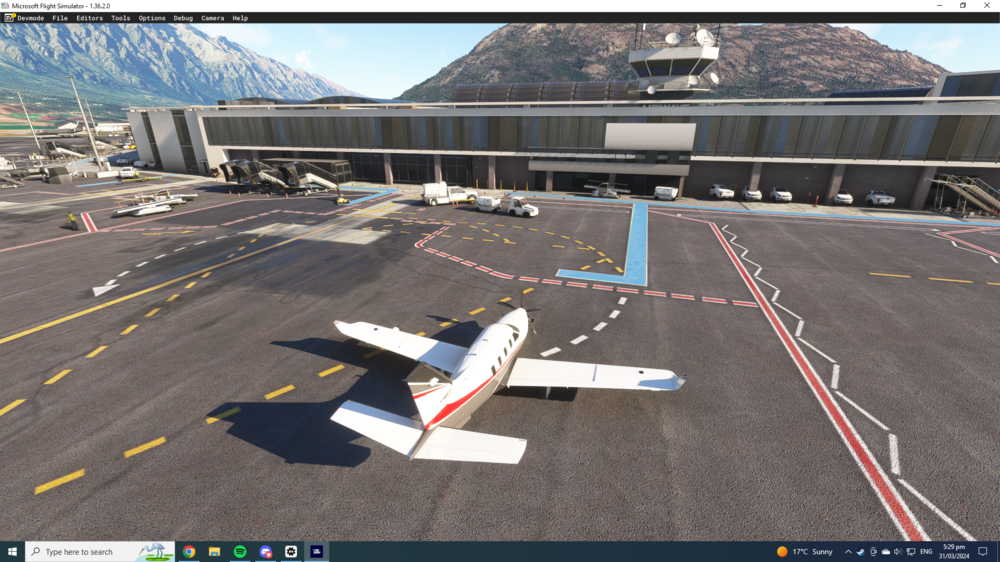
Task: Show the Tools menu
Action: click(x=121, y=18)
